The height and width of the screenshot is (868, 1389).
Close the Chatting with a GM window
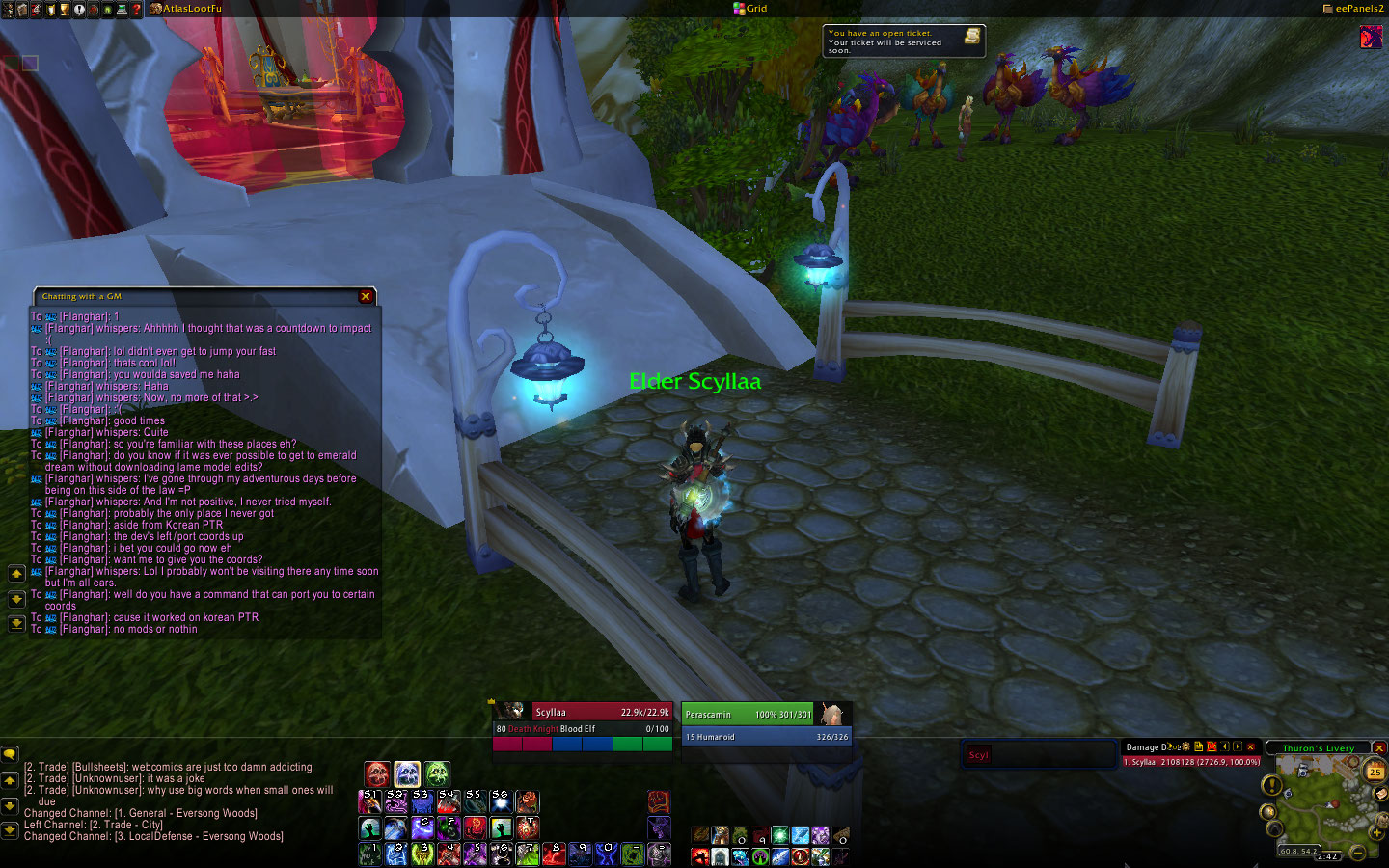pyautogui.click(x=366, y=296)
